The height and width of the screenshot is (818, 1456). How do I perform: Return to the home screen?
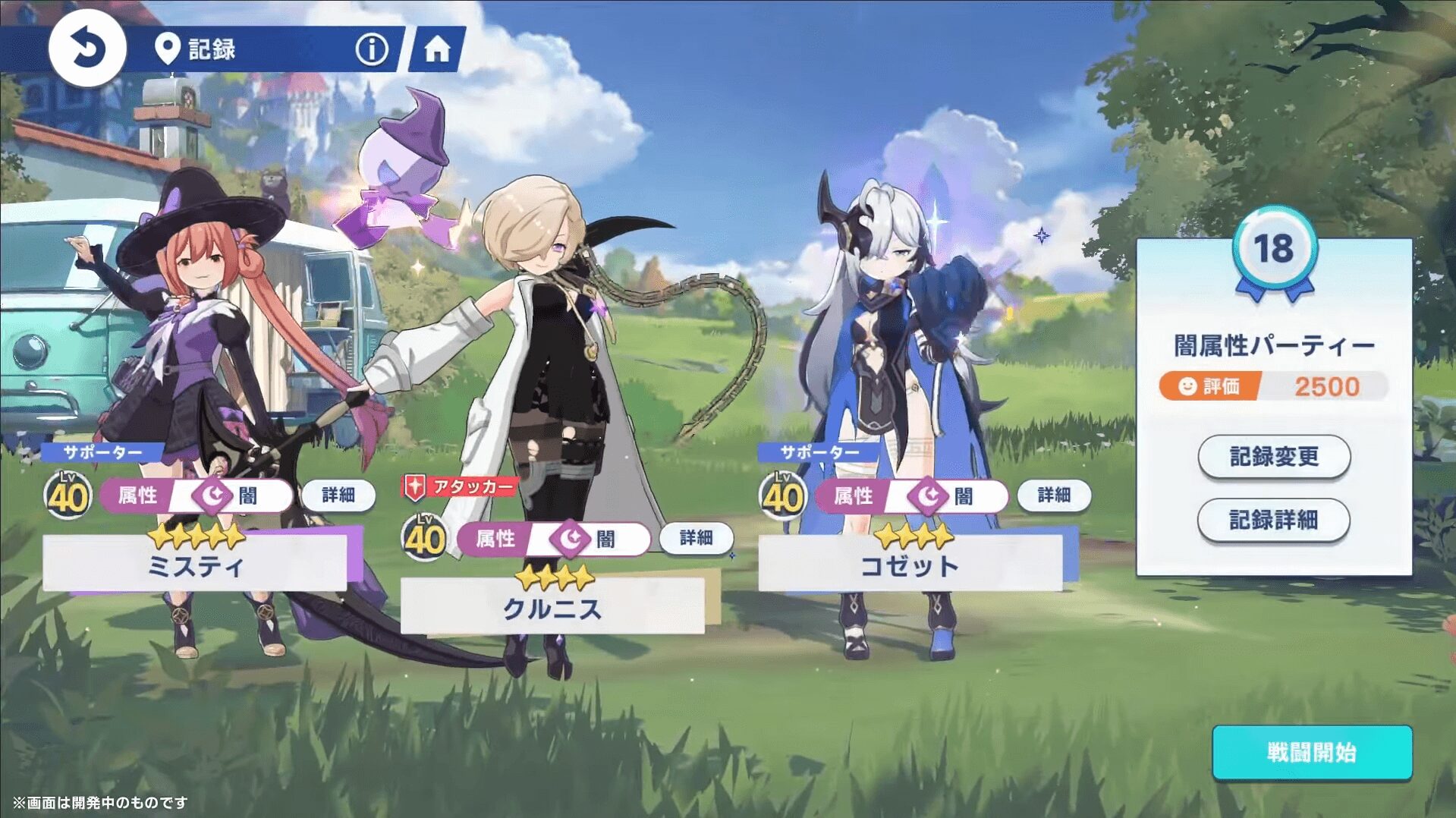click(x=437, y=49)
